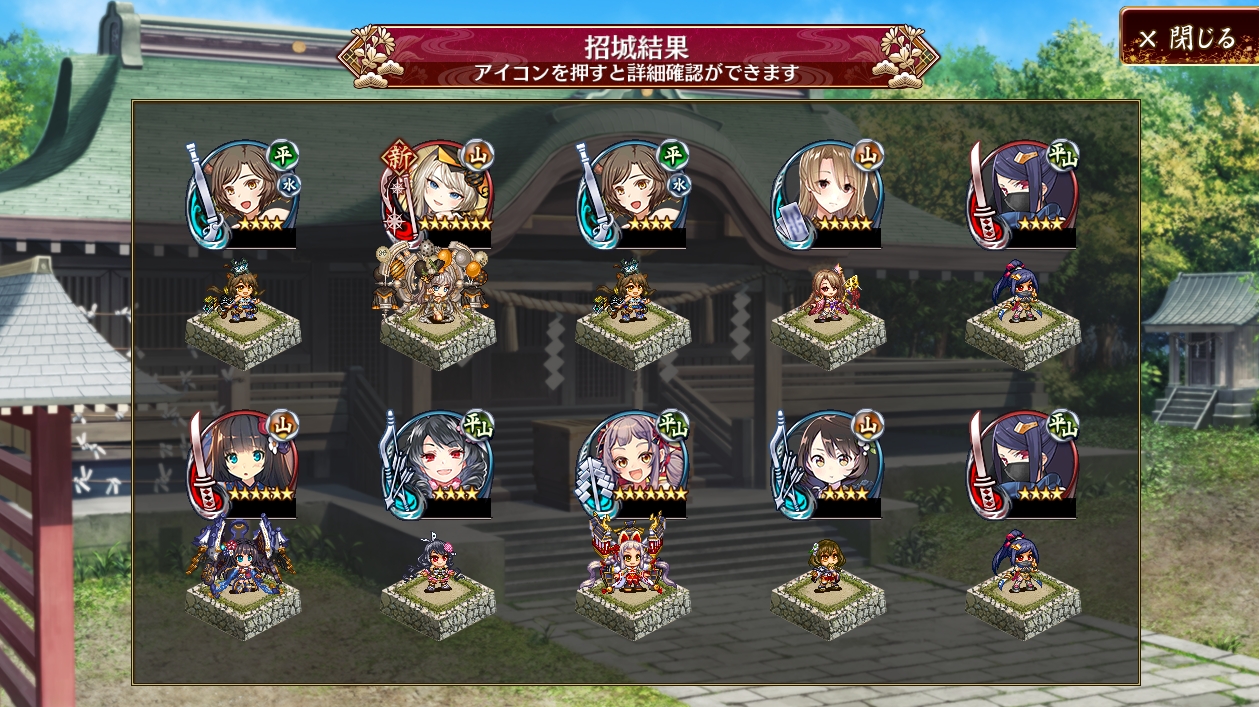Inspect the red-eyed black-haired girl icon
The width and height of the screenshot is (1259, 707).
438,463
